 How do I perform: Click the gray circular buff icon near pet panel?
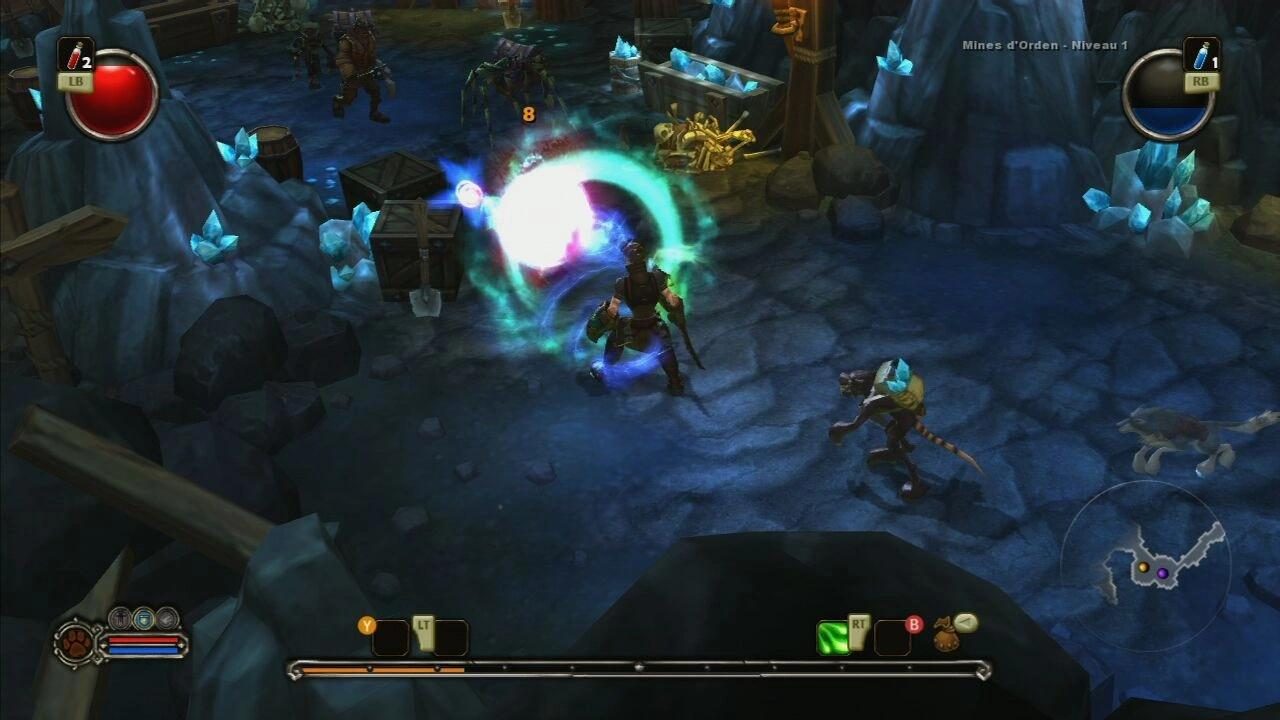click(x=166, y=619)
